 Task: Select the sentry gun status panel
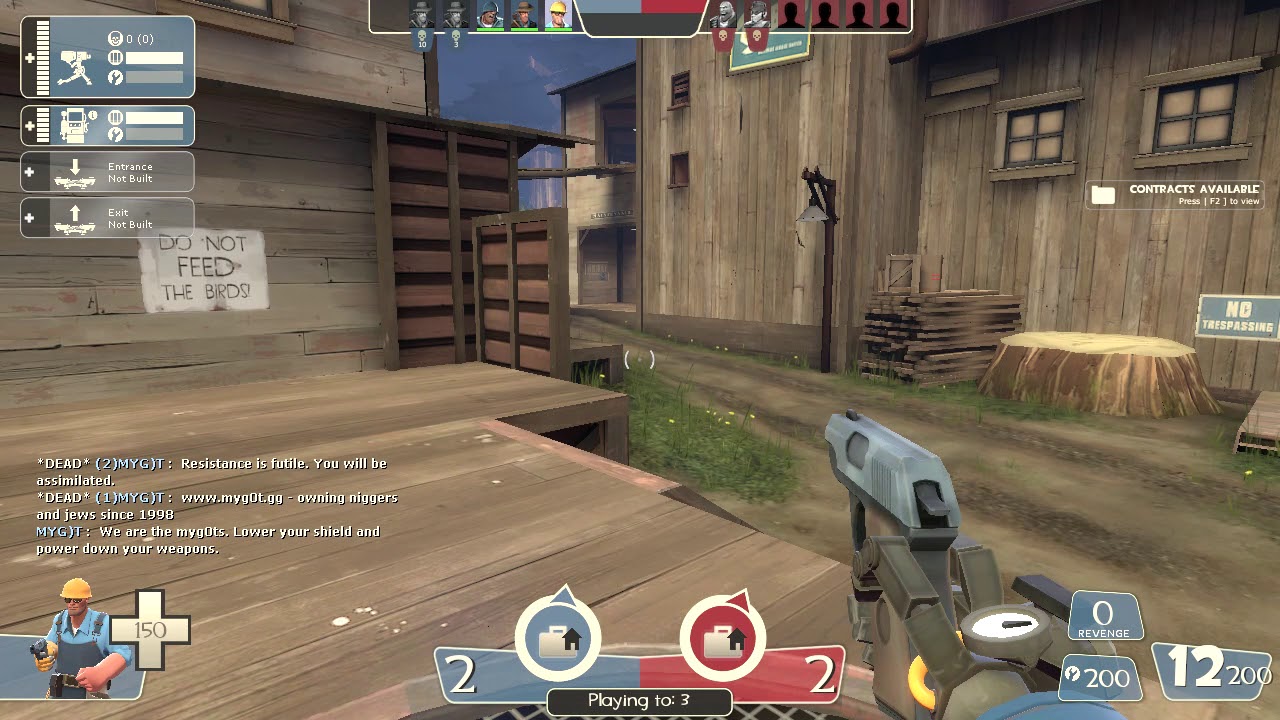108,57
